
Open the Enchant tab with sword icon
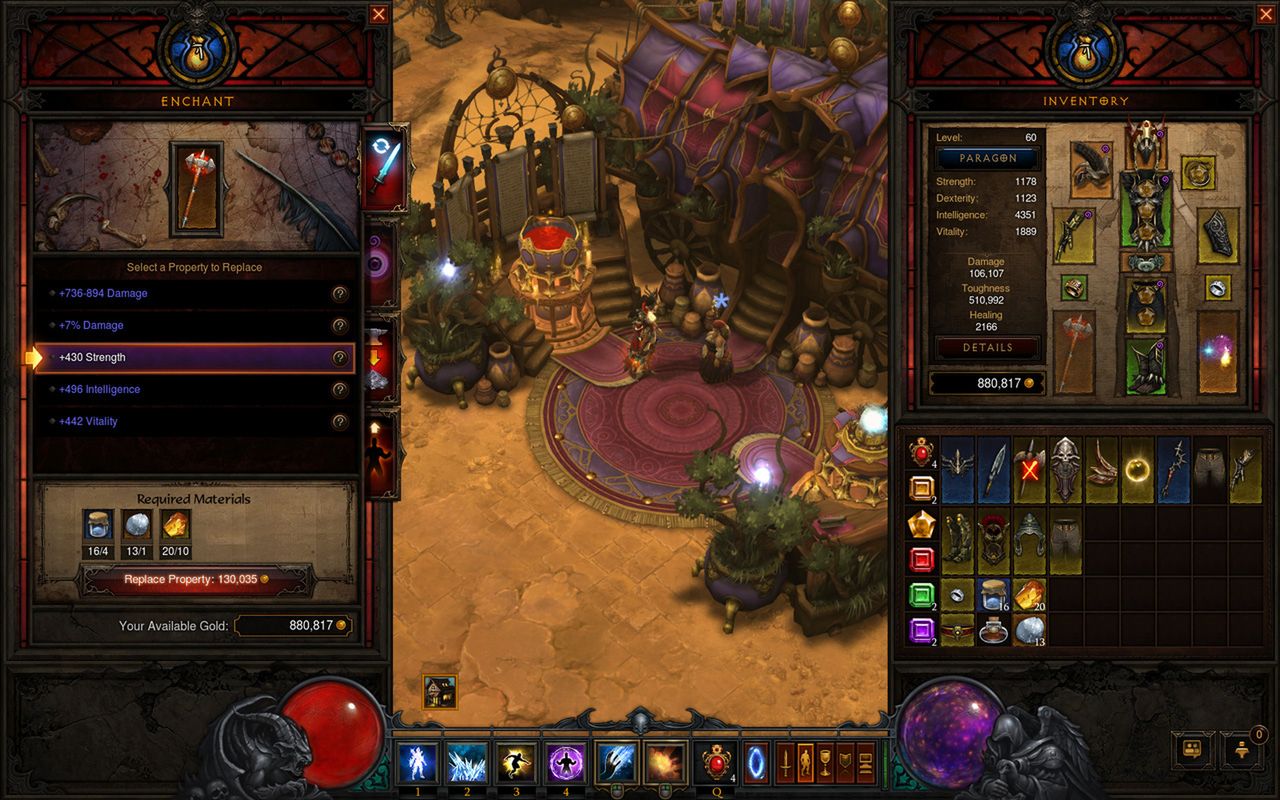pos(384,168)
